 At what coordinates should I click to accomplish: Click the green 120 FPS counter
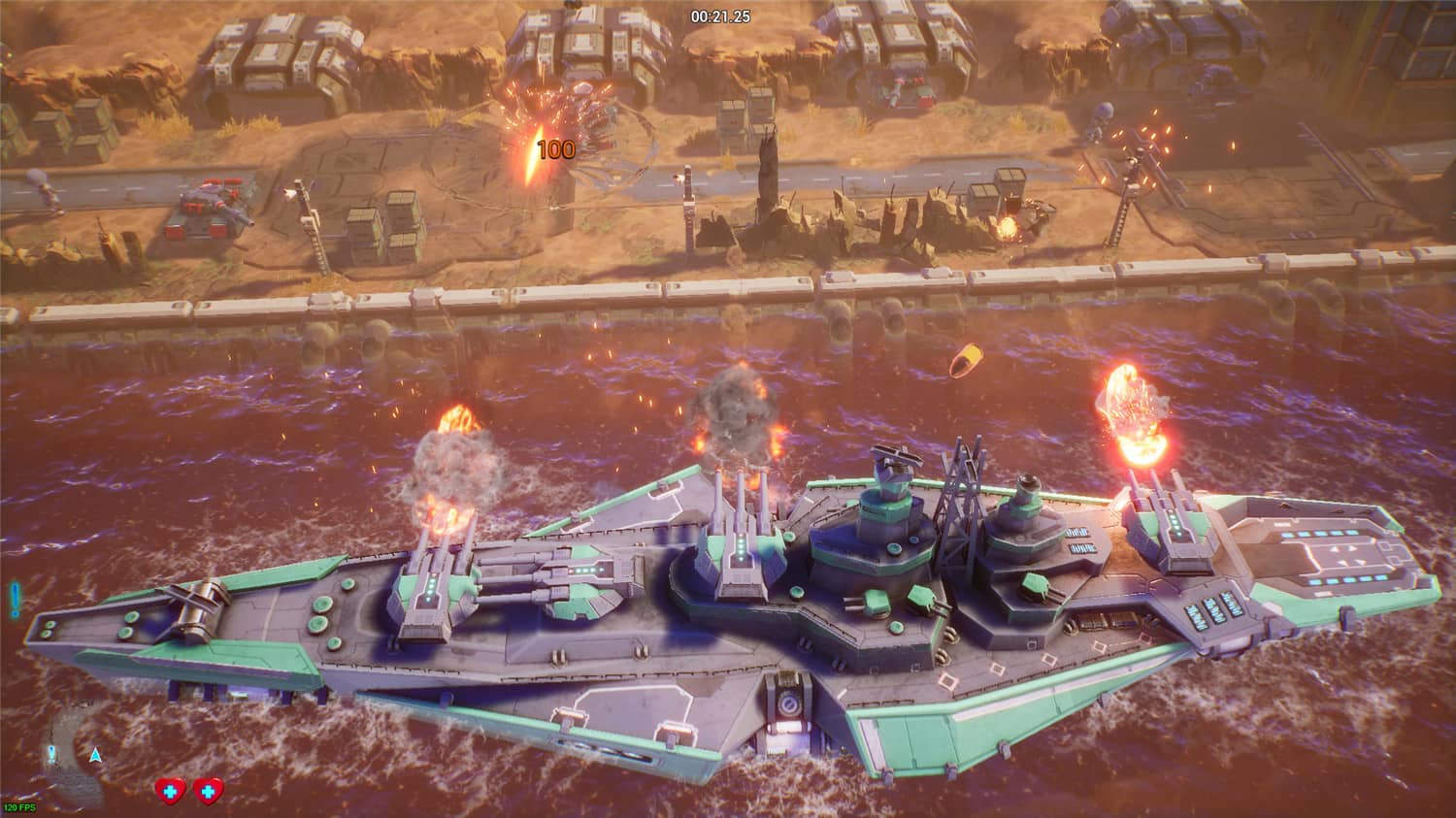click(19, 806)
